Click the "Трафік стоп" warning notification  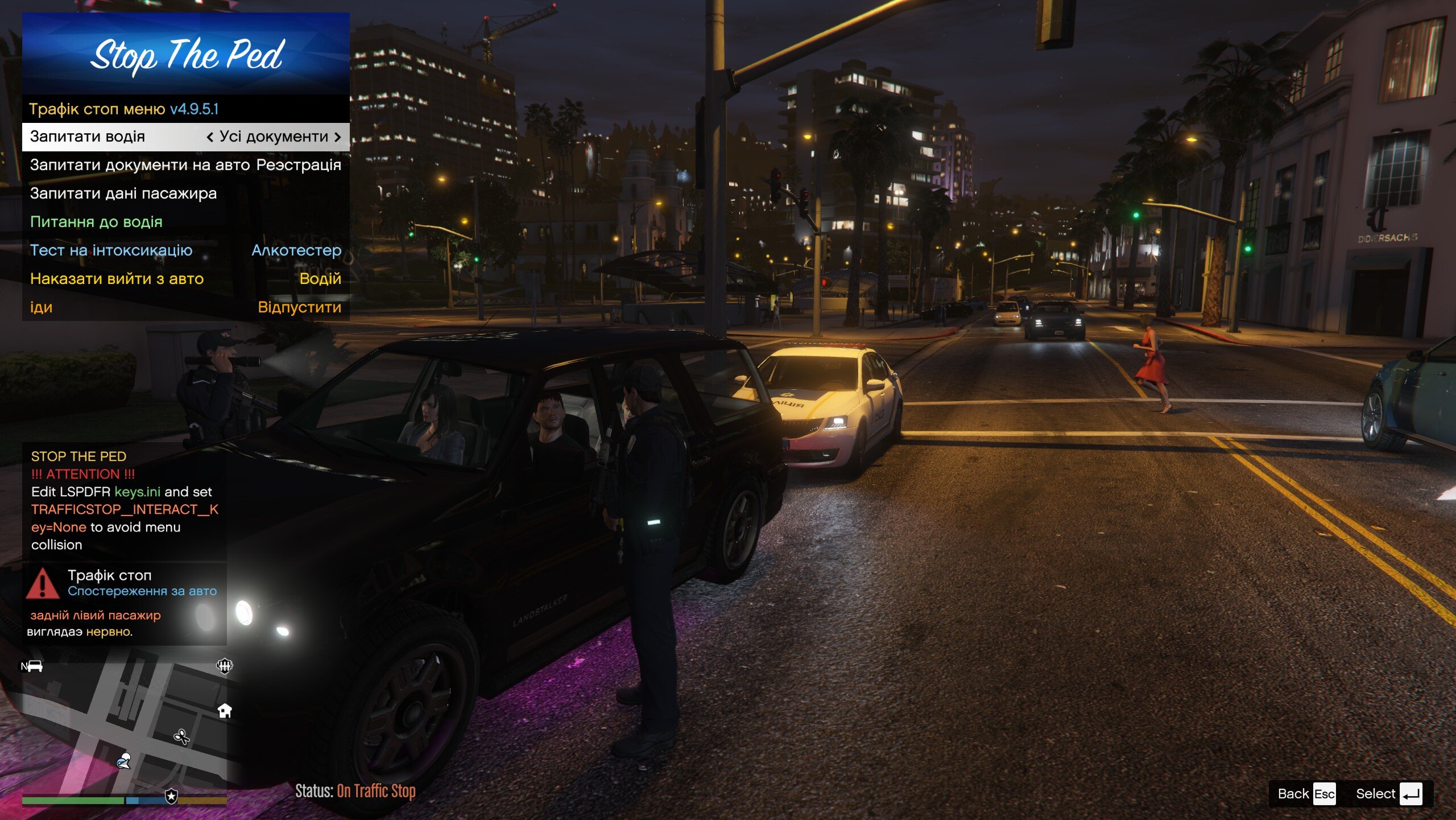[x=124, y=603]
